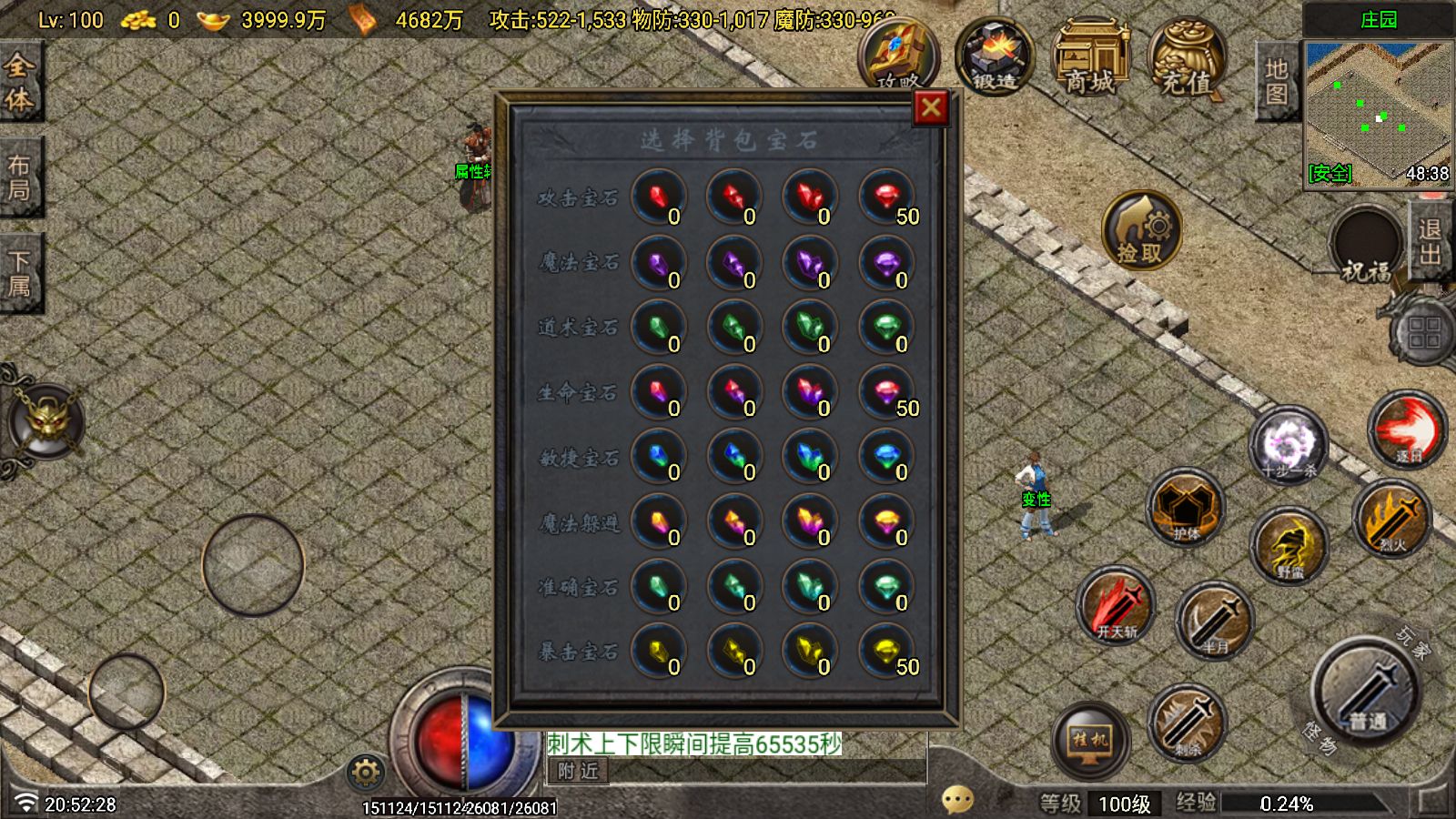Open the 商城 shop
The width and height of the screenshot is (1456, 819).
tap(1090, 58)
